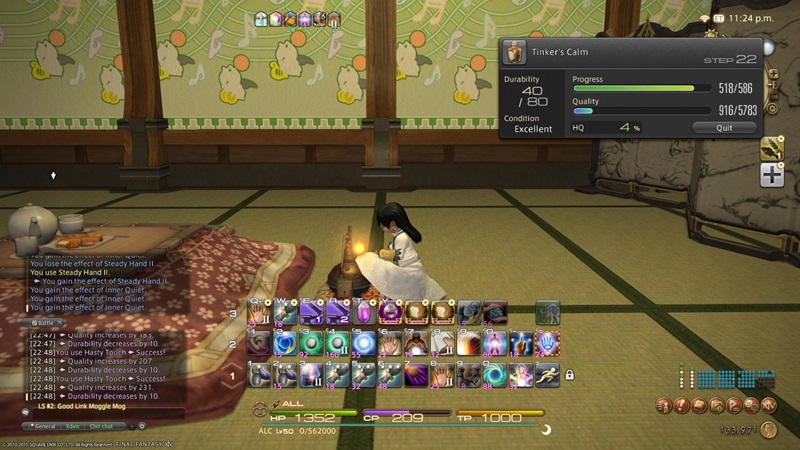The height and width of the screenshot is (450, 800).
Task: Activate the green spiral skill costing 88
Action: pyautogui.click(x=494, y=374)
